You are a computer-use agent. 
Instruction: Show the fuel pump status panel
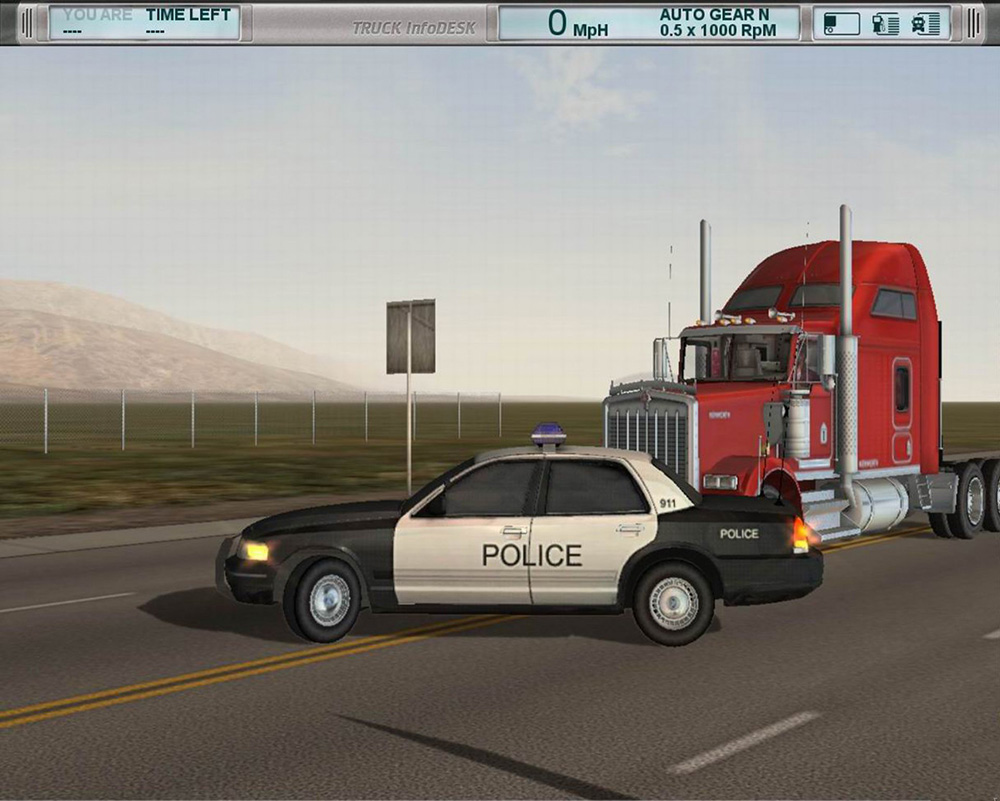(885, 24)
